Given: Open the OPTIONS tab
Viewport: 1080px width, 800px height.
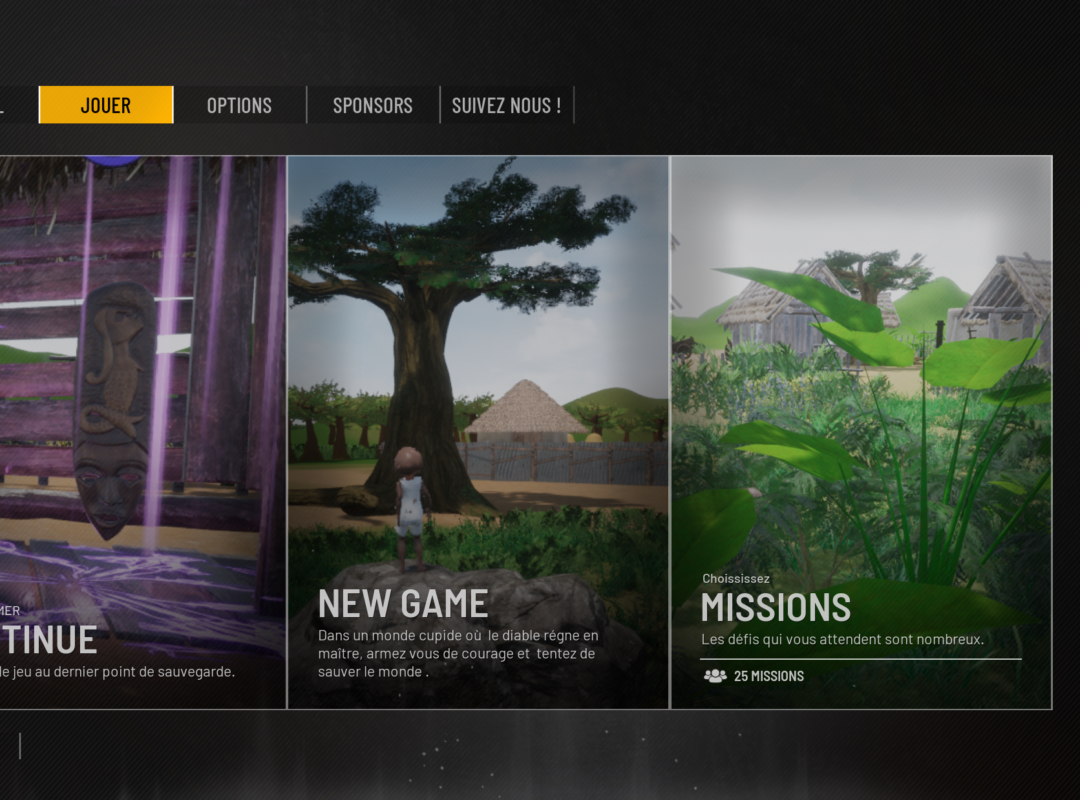Looking at the screenshot, I should (239, 105).
